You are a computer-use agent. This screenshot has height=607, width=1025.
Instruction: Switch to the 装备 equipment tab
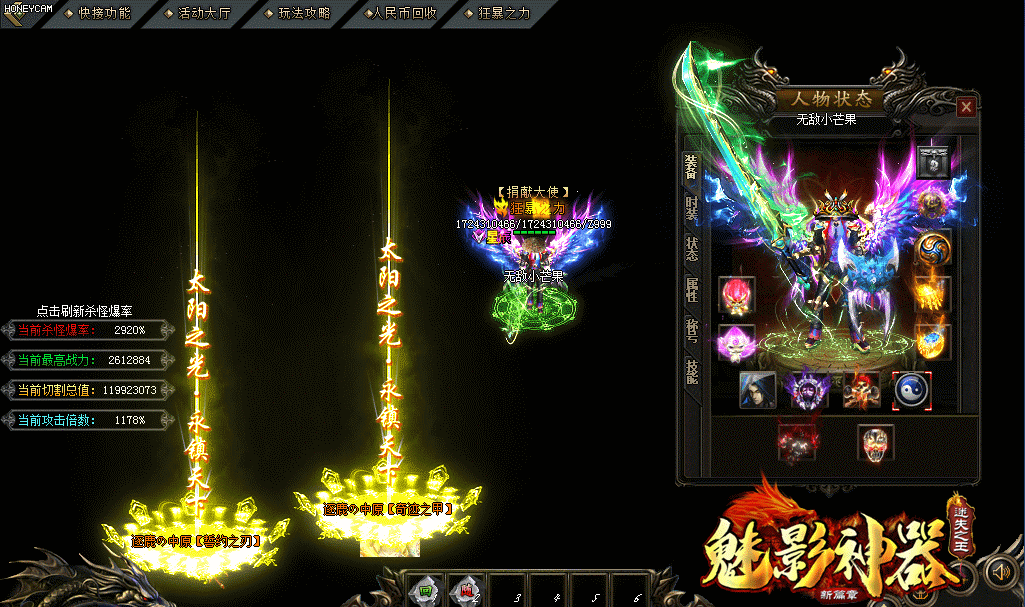(691, 167)
